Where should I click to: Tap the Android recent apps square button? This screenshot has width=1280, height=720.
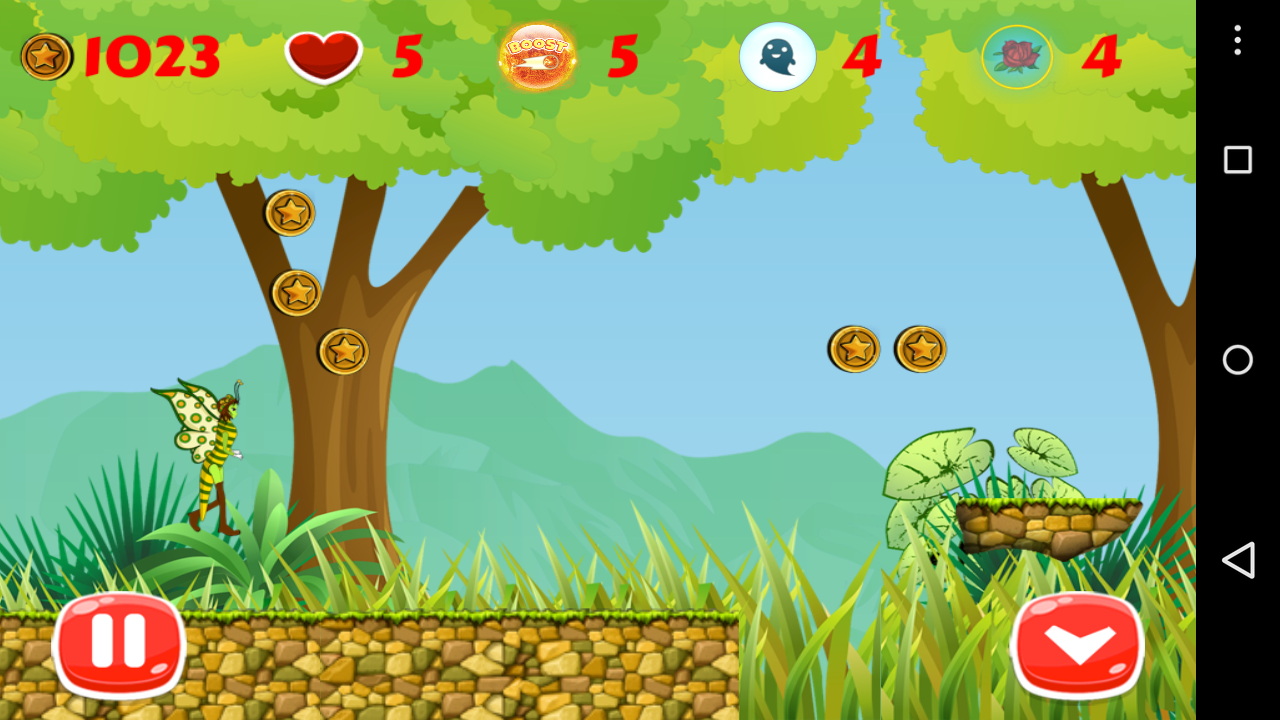(x=1237, y=158)
